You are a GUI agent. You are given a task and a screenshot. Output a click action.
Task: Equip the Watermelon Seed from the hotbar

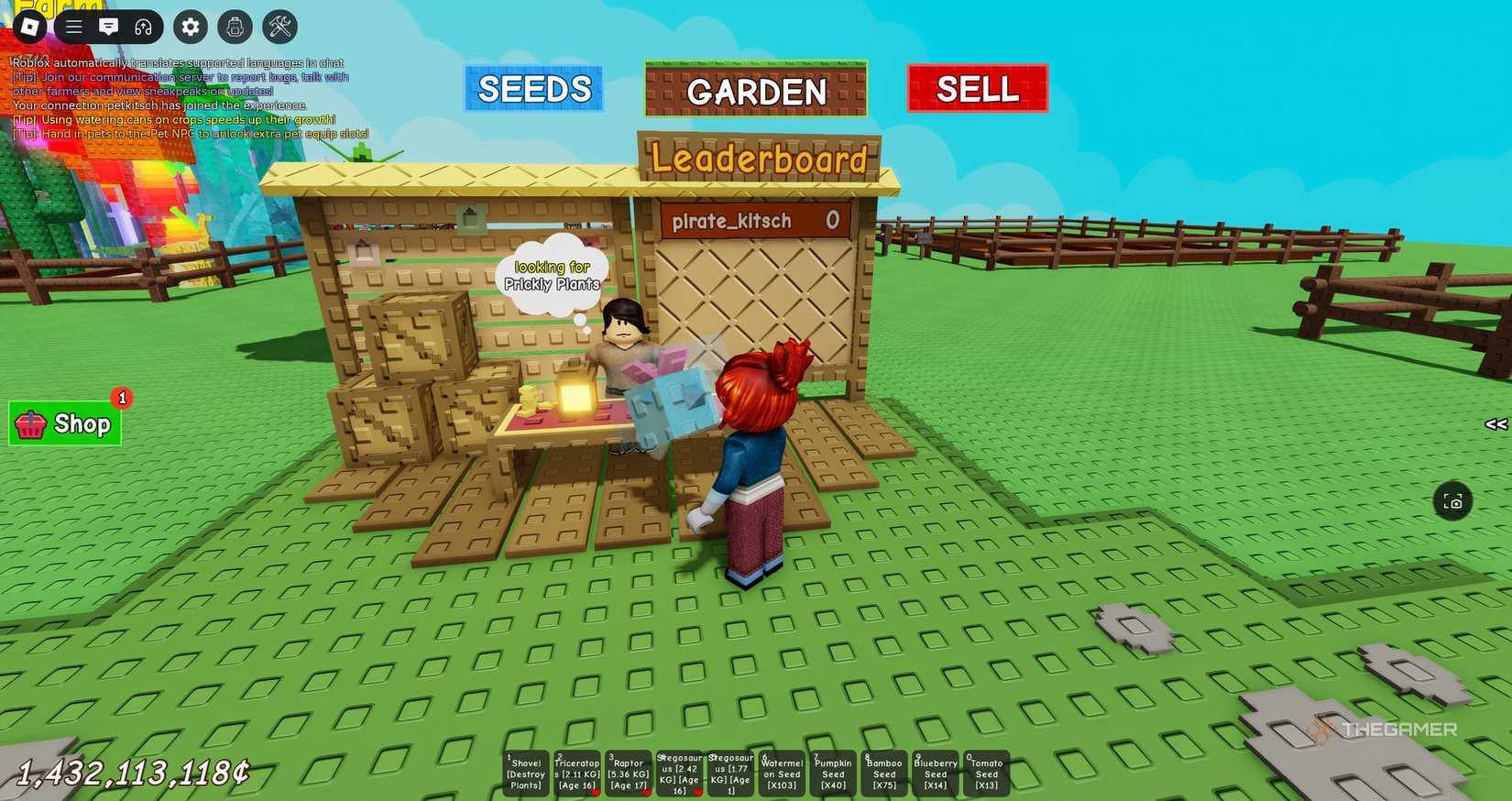coord(781,773)
